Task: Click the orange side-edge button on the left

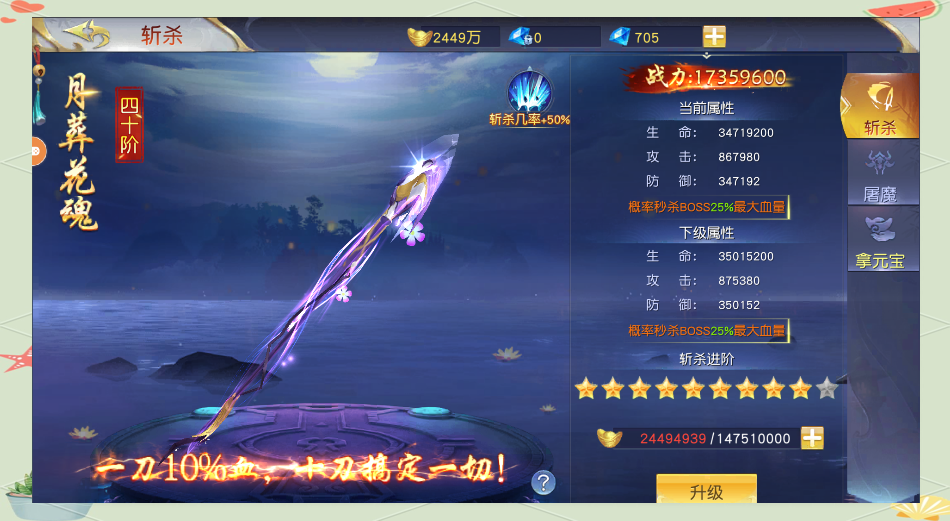Action: (36, 151)
